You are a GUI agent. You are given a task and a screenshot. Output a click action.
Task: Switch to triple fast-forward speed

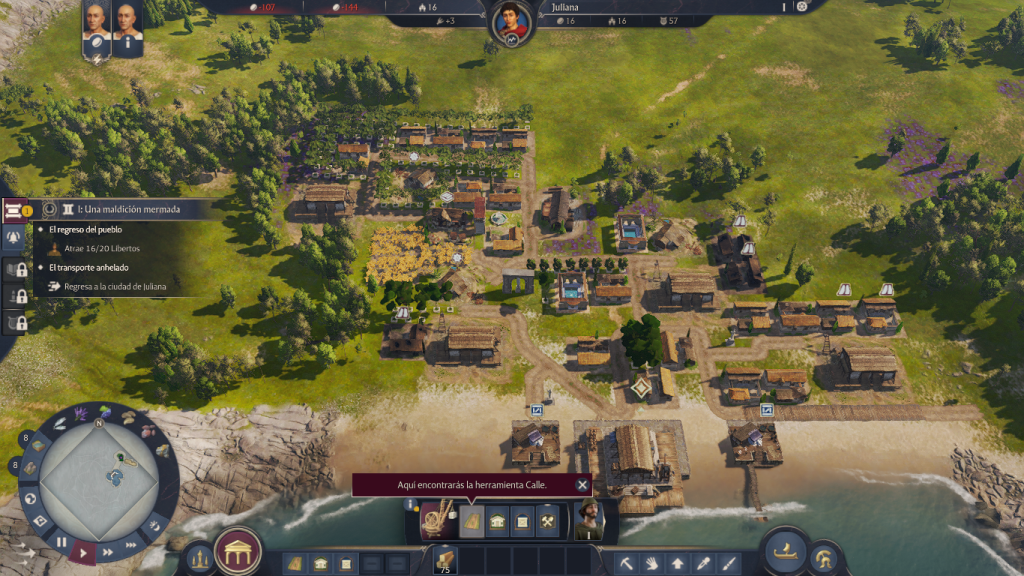point(131,544)
